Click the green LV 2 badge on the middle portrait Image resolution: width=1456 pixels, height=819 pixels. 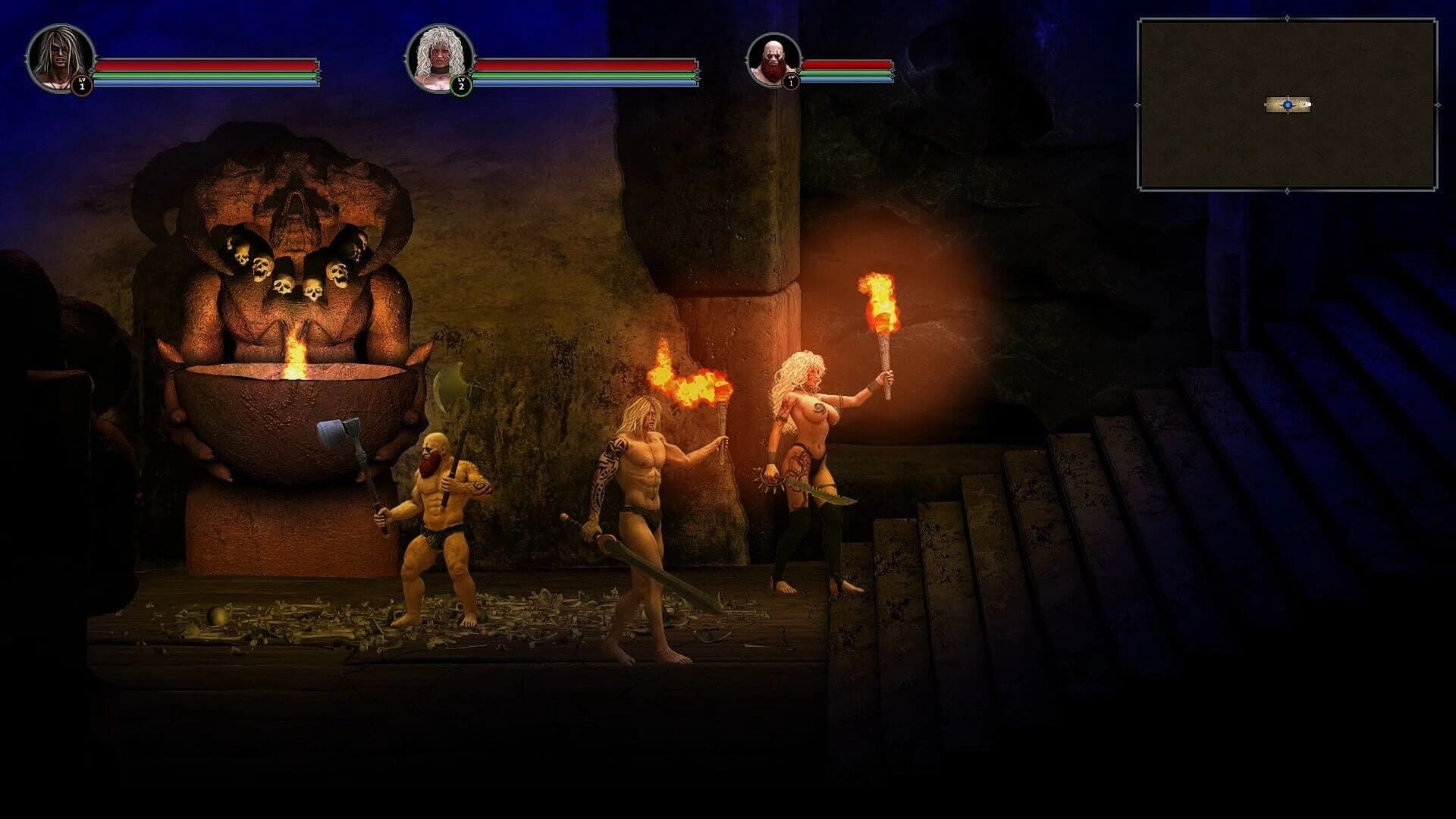click(460, 86)
